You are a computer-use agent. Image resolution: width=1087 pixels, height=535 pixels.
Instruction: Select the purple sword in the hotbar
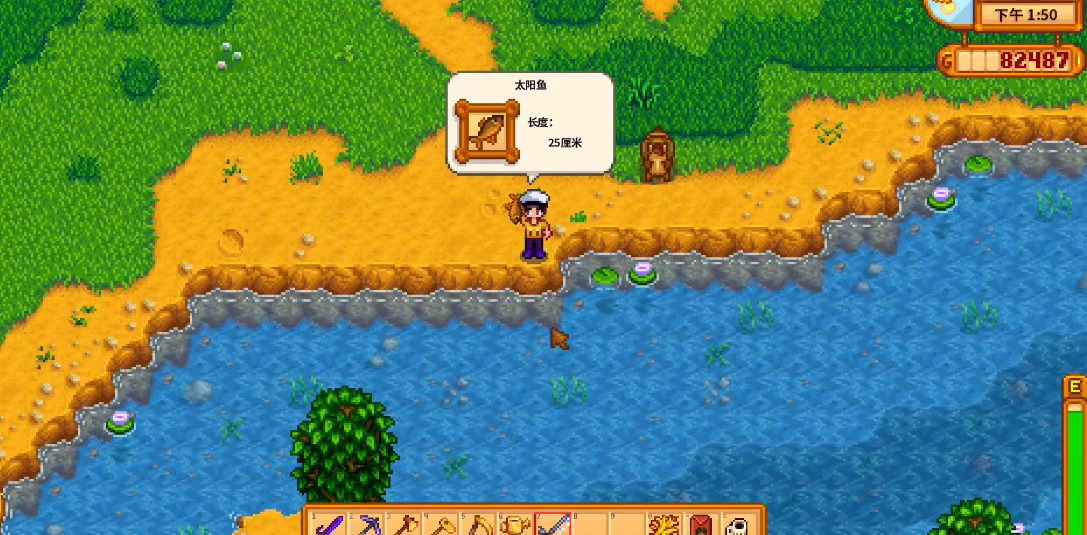[329, 524]
